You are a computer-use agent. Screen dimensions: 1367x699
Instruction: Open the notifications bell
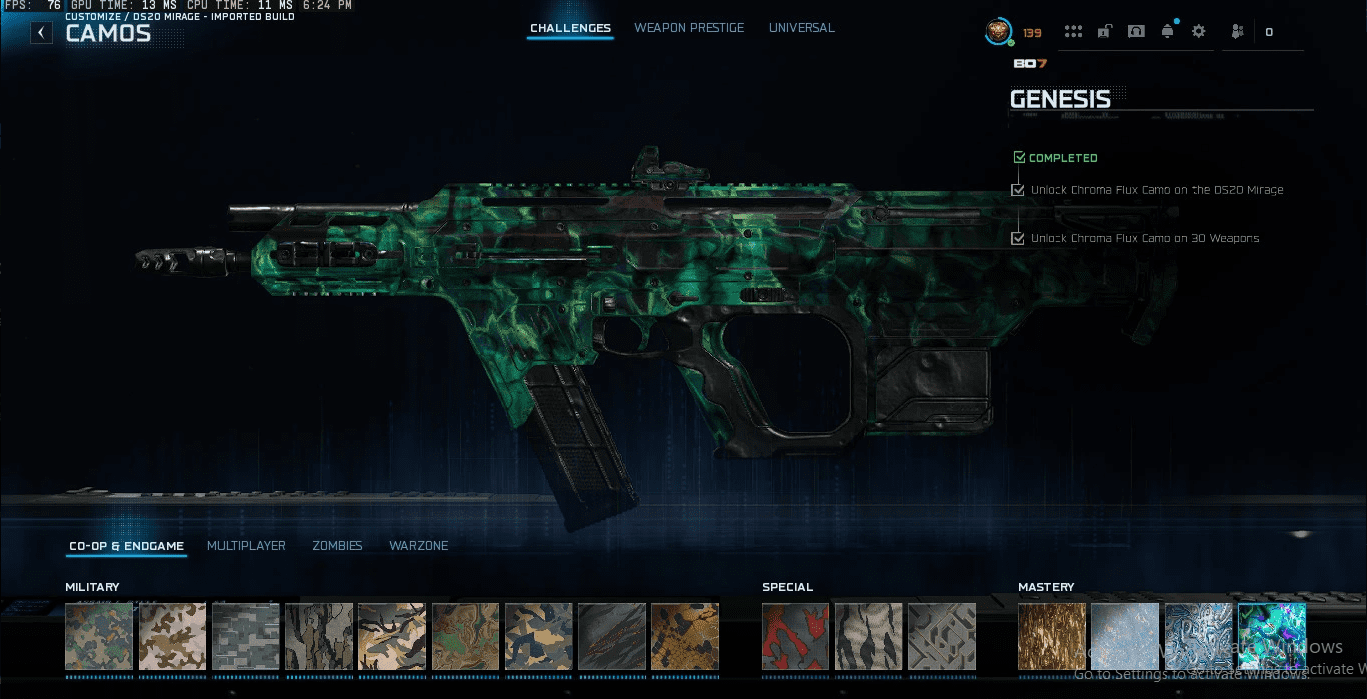click(x=1167, y=32)
